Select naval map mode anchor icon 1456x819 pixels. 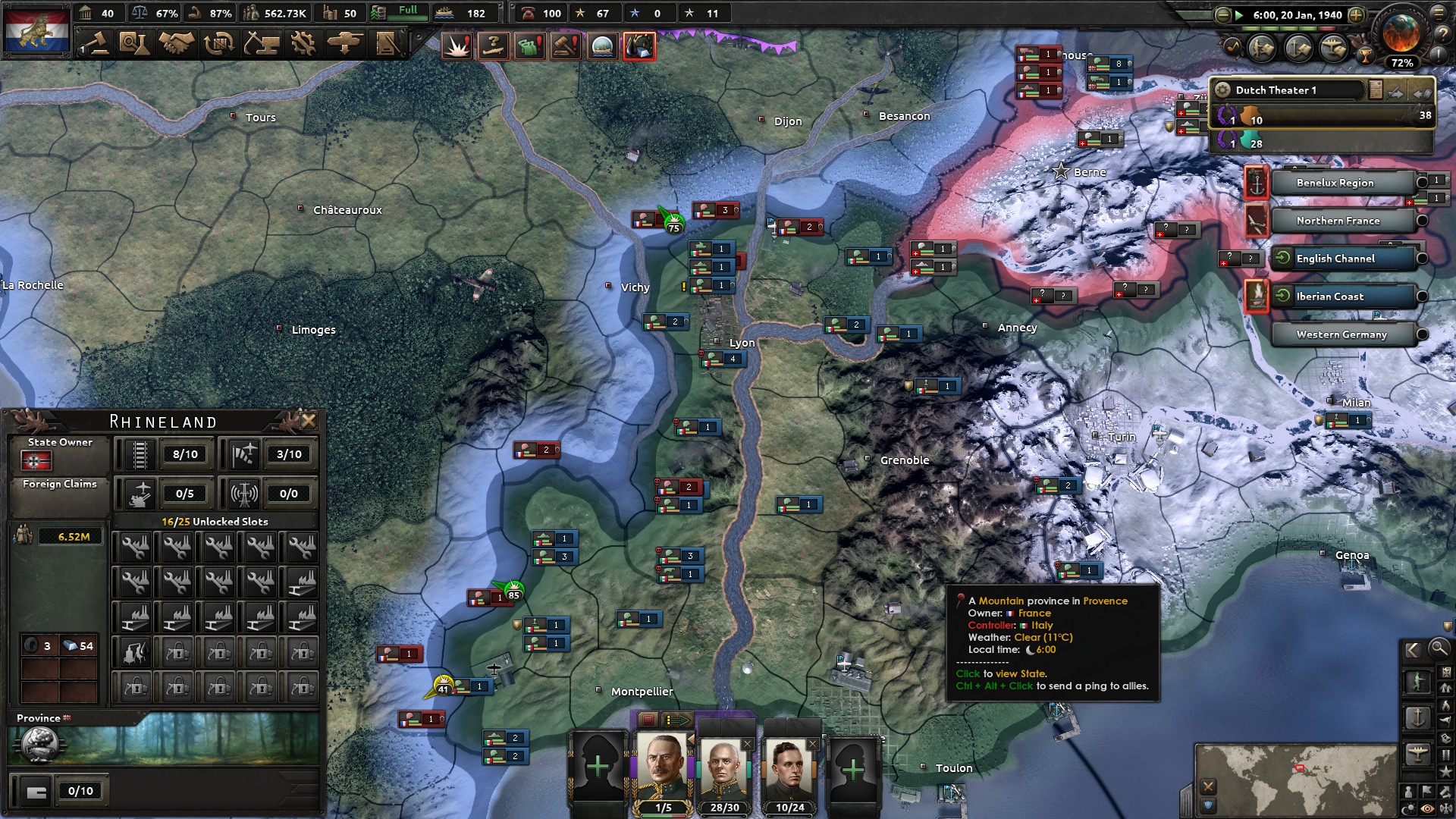[1419, 716]
